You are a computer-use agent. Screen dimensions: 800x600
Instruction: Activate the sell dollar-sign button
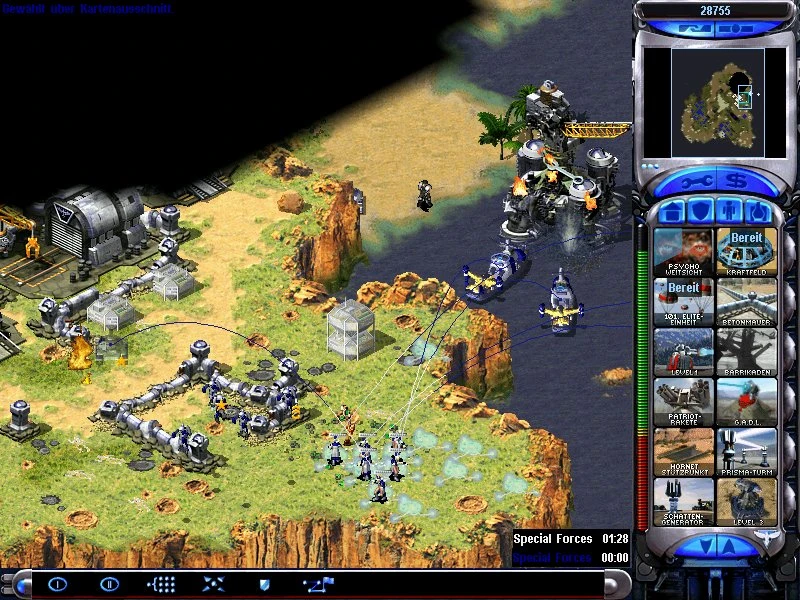[735, 182]
